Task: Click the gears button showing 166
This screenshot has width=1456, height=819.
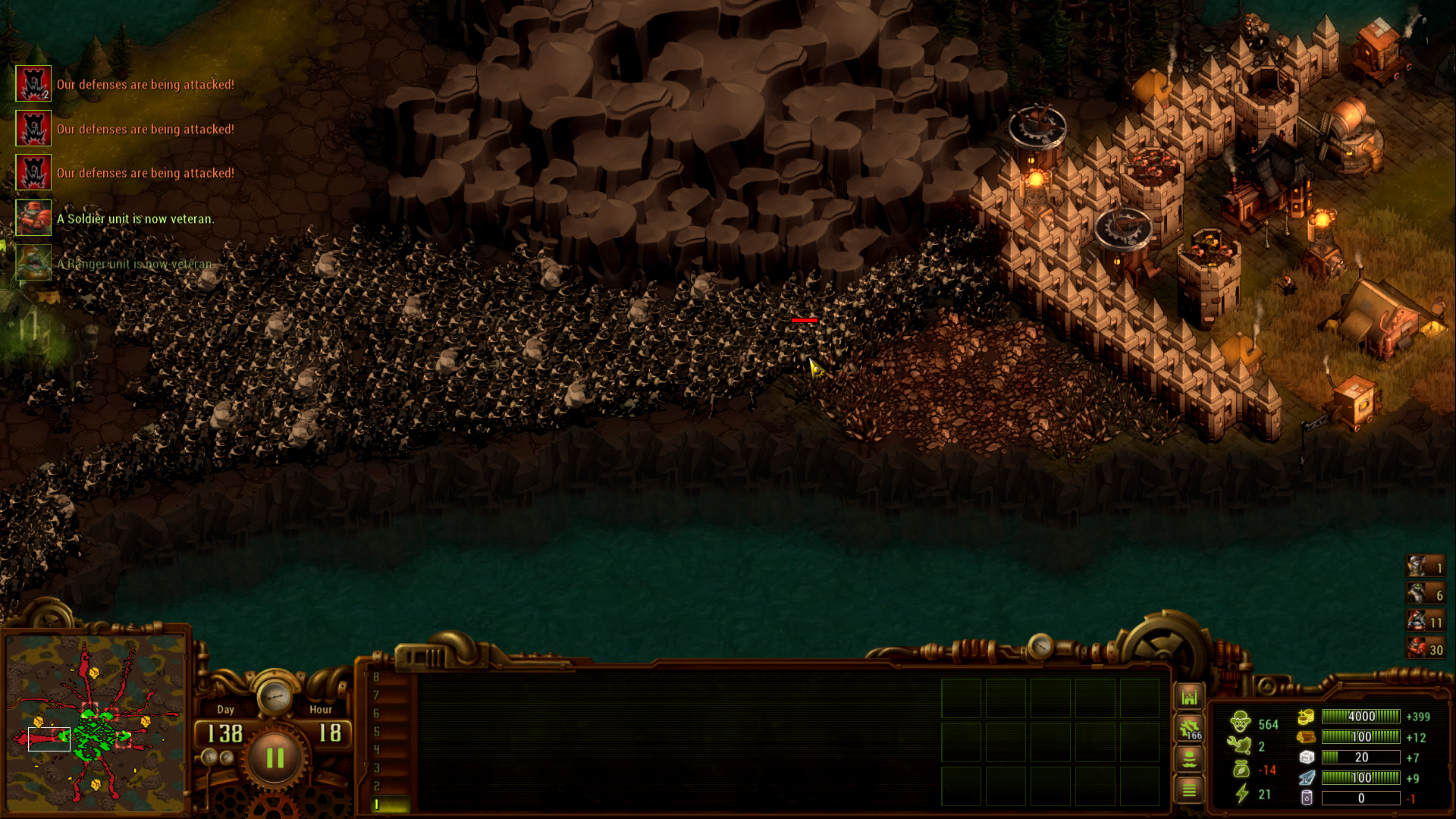Action: (x=1189, y=729)
